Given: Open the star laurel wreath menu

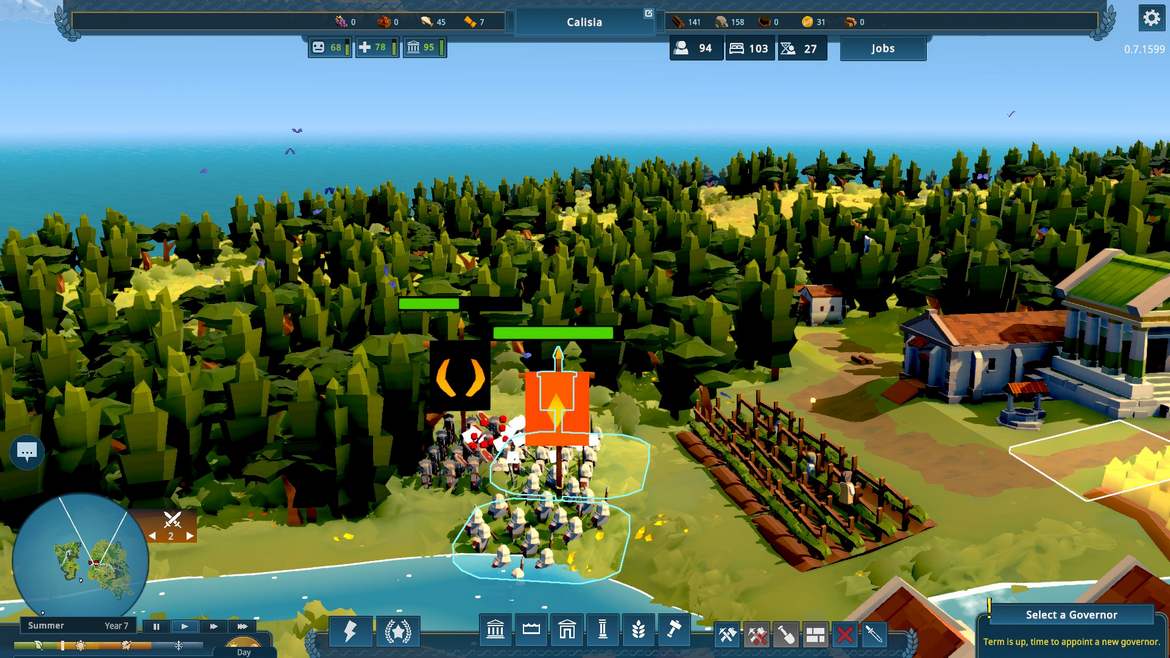Looking at the screenshot, I should [397, 632].
